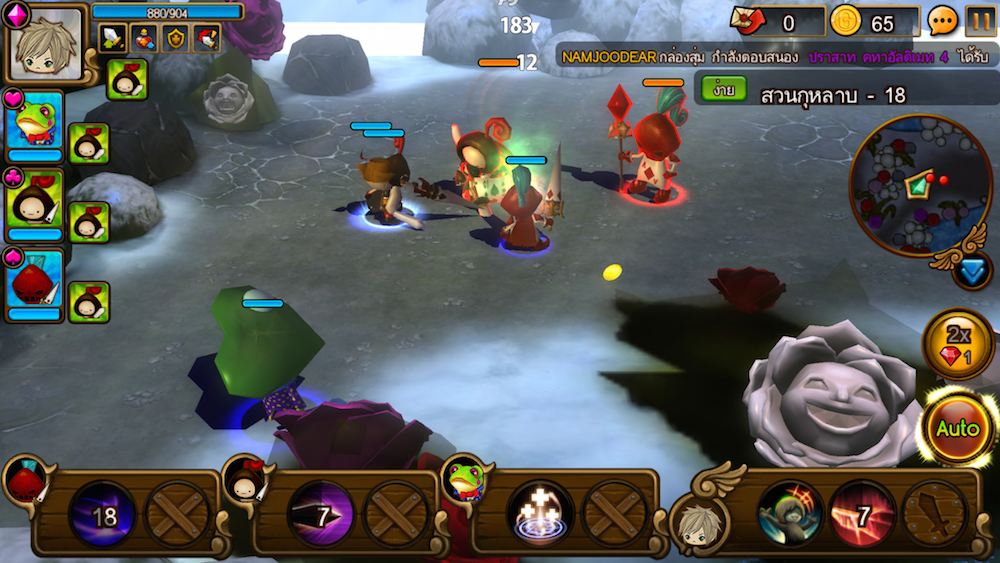This screenshot has width=1000, height=563.
Task: Use the purple arrow skill on cooldown 7
Action: click(320, 515)
